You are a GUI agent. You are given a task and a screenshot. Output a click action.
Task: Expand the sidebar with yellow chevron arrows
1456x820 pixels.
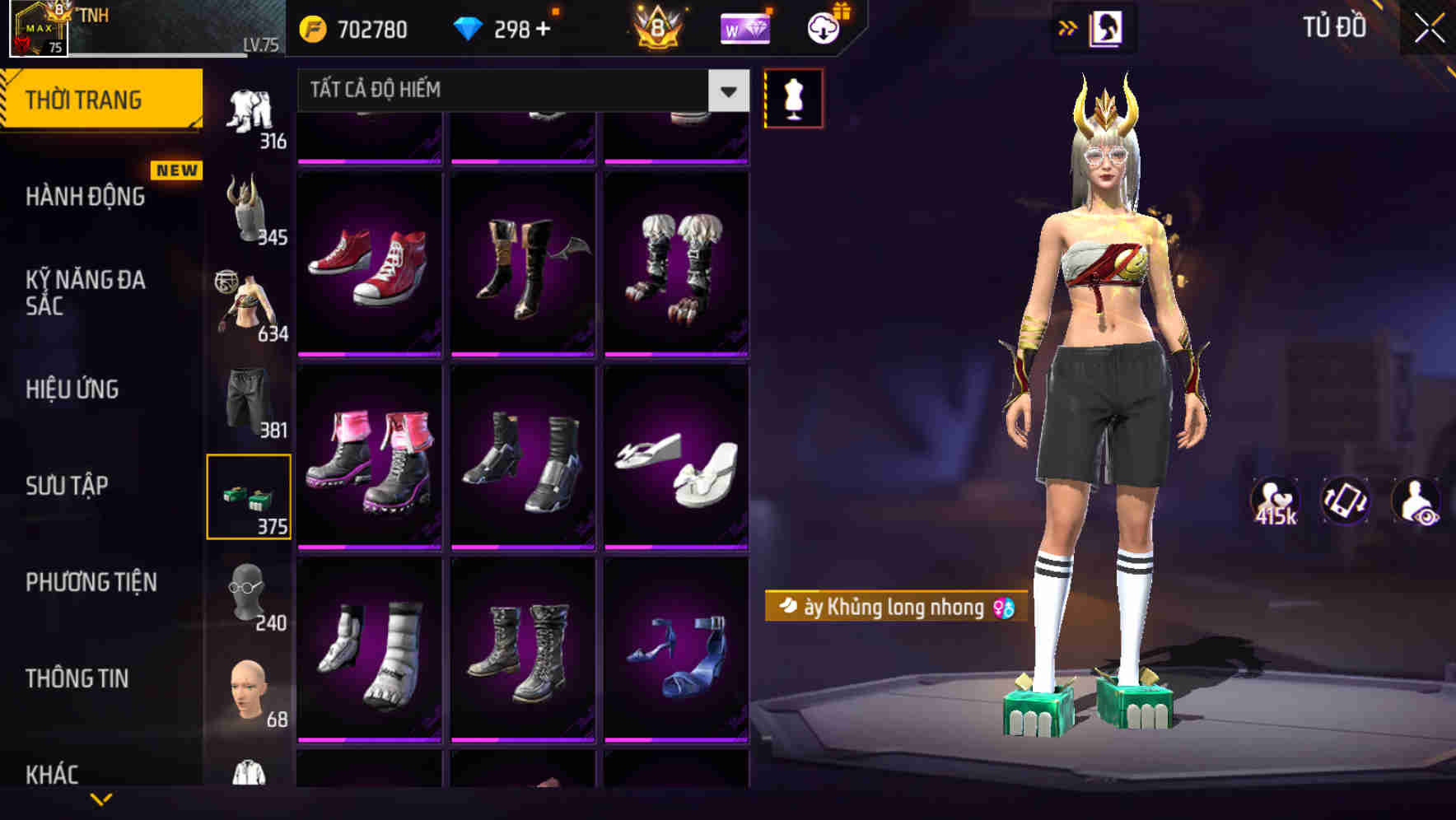pos(1069,27)
